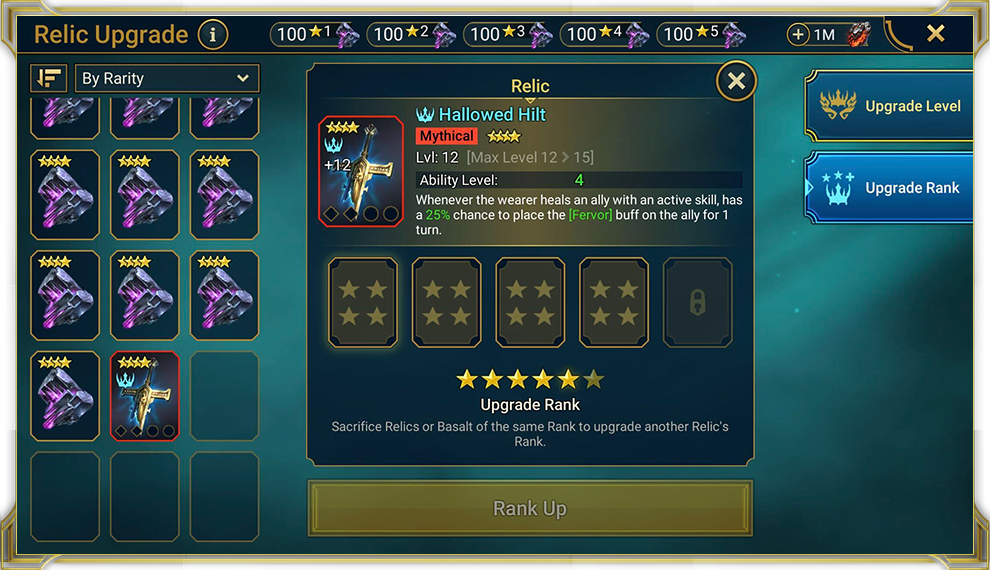Add more currency with the plus button
Viewport: 990px width, 570px height.
(x=798, y=35)
